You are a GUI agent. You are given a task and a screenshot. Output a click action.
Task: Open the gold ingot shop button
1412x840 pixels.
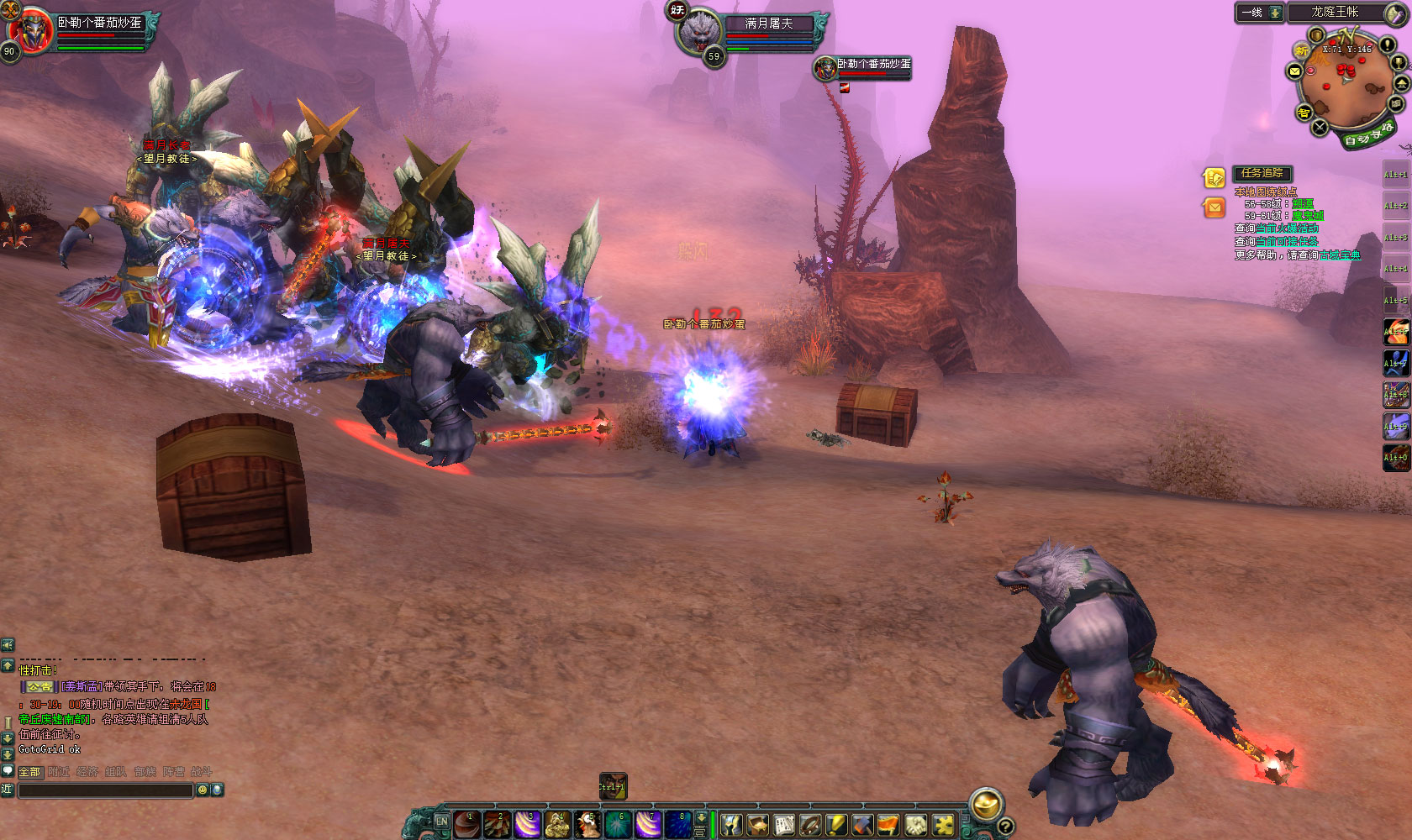(x=985, y=804)
